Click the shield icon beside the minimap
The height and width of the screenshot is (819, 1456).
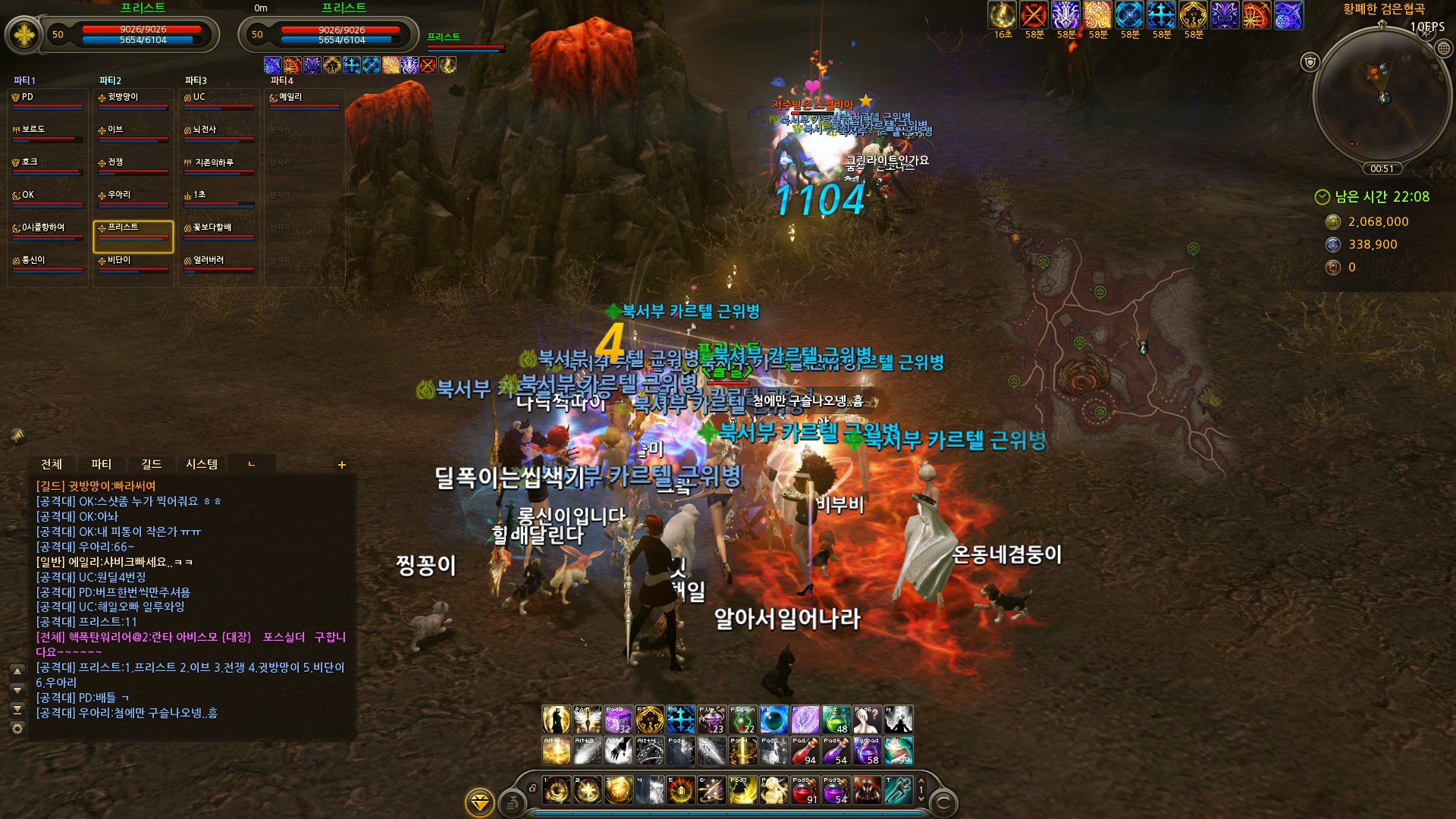1310,62
